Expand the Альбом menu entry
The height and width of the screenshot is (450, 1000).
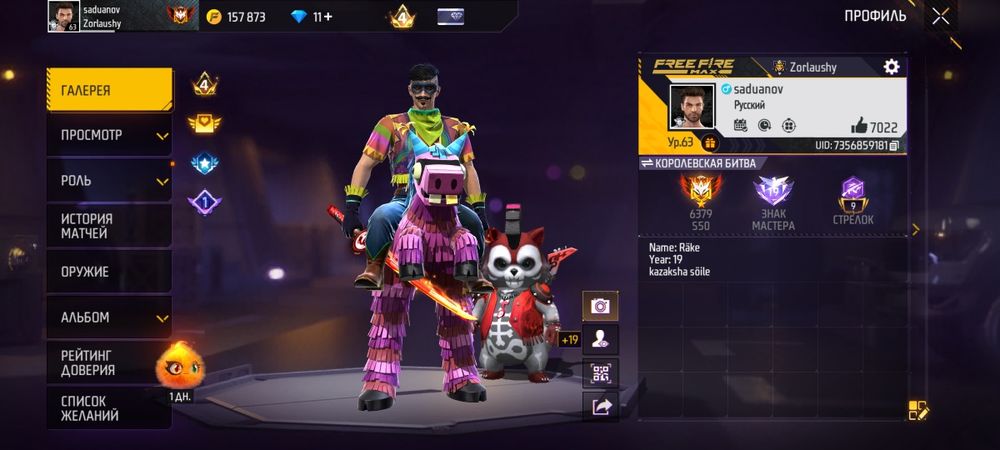click(x=108, y=318)
